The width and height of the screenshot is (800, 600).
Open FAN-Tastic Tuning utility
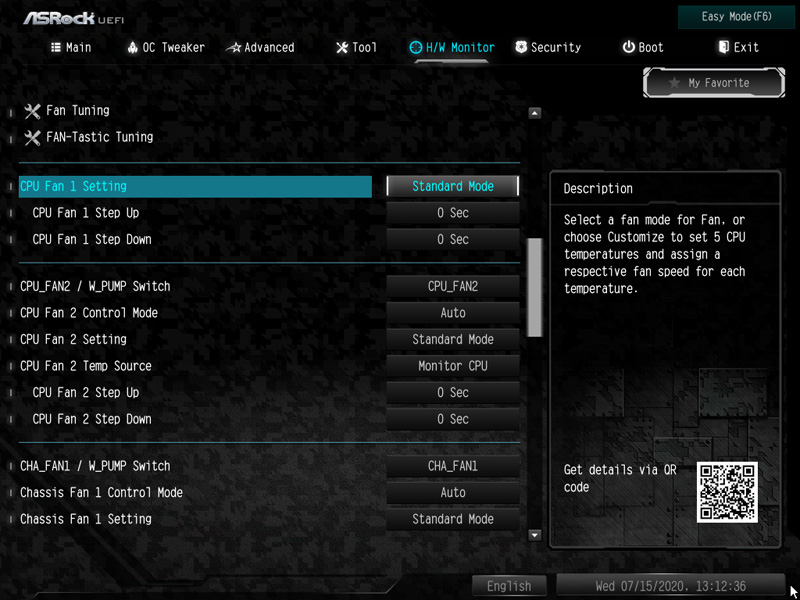click(99, 136)
